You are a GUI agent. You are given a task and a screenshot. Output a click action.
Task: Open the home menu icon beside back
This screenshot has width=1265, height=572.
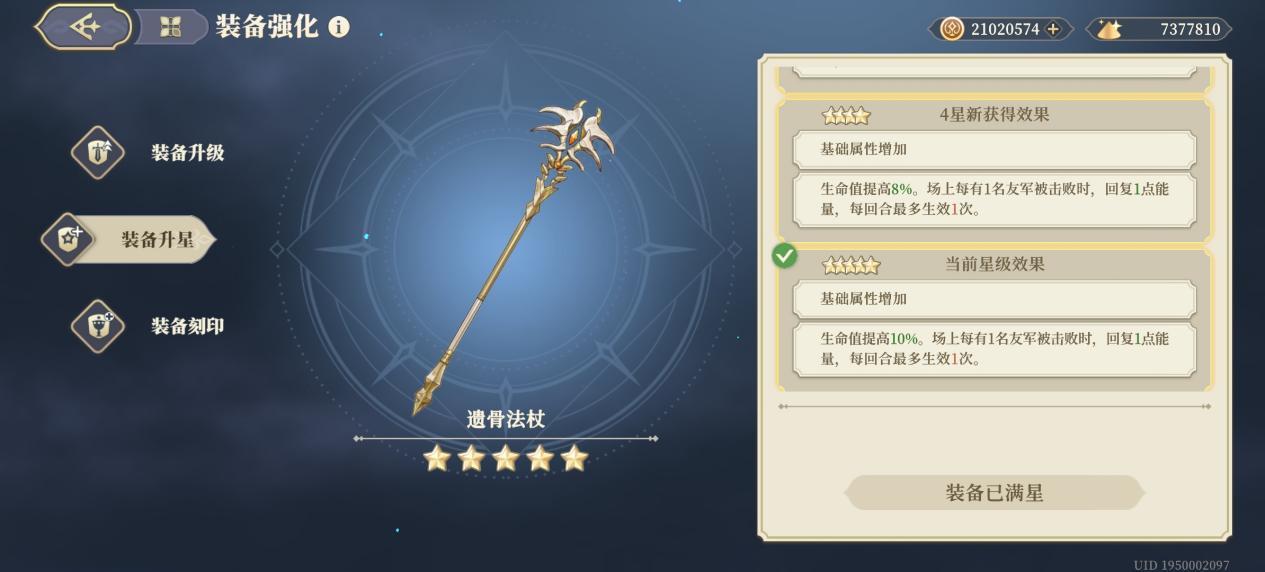pyautogui.click(x=170, y=27)
